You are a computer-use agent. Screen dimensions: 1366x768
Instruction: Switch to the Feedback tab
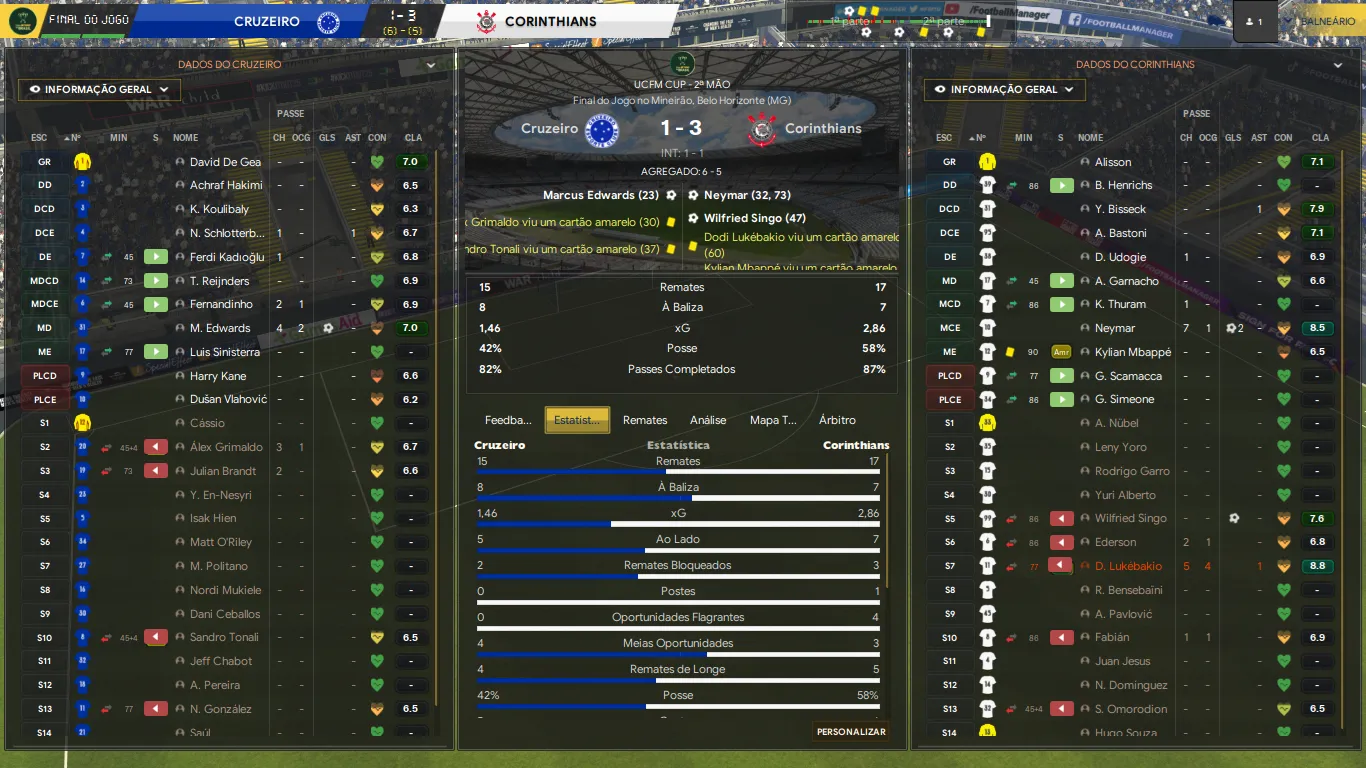(x=508, y=420)
